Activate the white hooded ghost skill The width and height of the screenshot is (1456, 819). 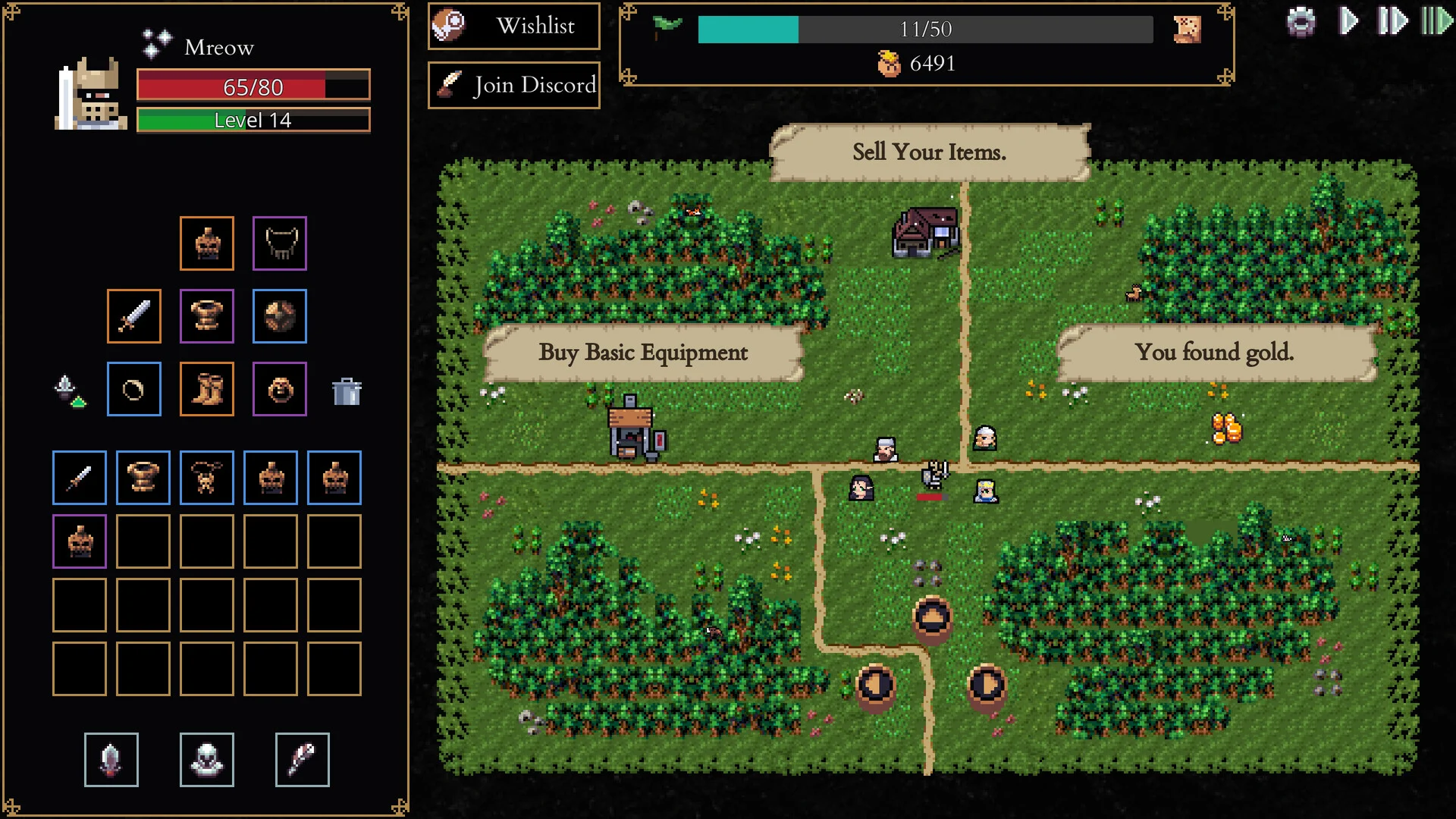[207, 760]
